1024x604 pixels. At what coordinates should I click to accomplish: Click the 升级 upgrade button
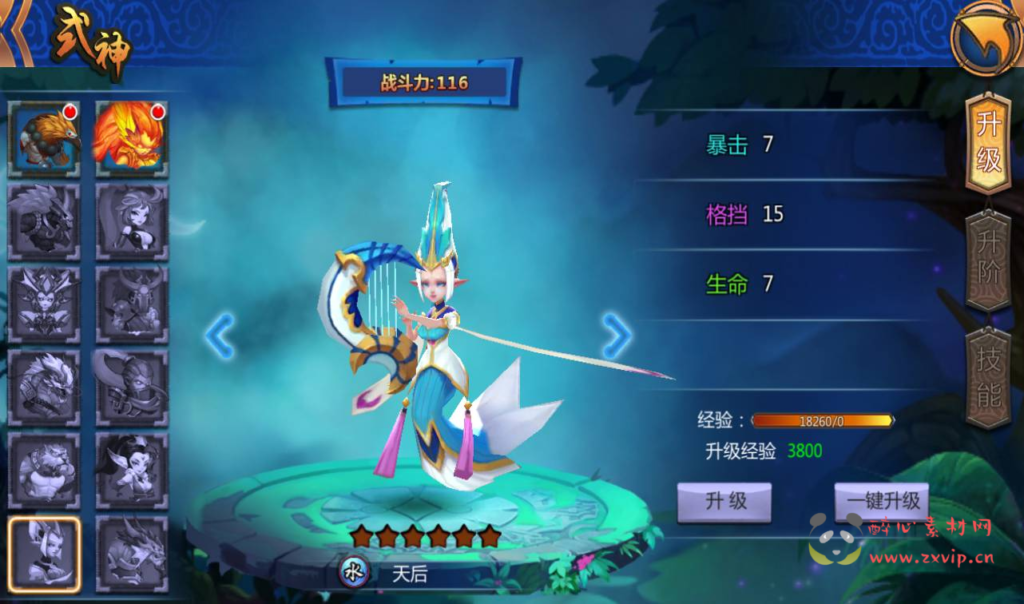point(726,501)
